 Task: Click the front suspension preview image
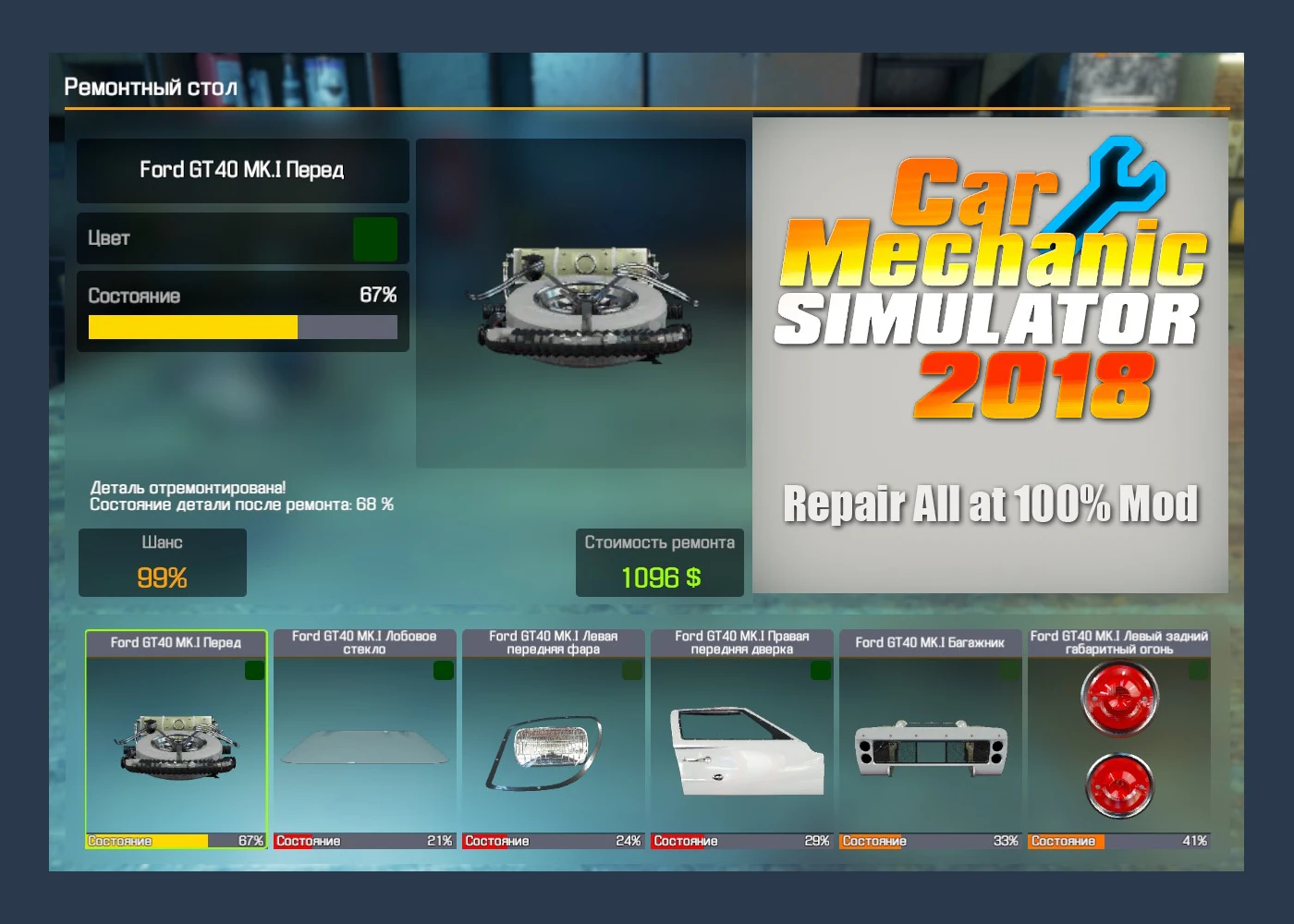coord(581,300)
